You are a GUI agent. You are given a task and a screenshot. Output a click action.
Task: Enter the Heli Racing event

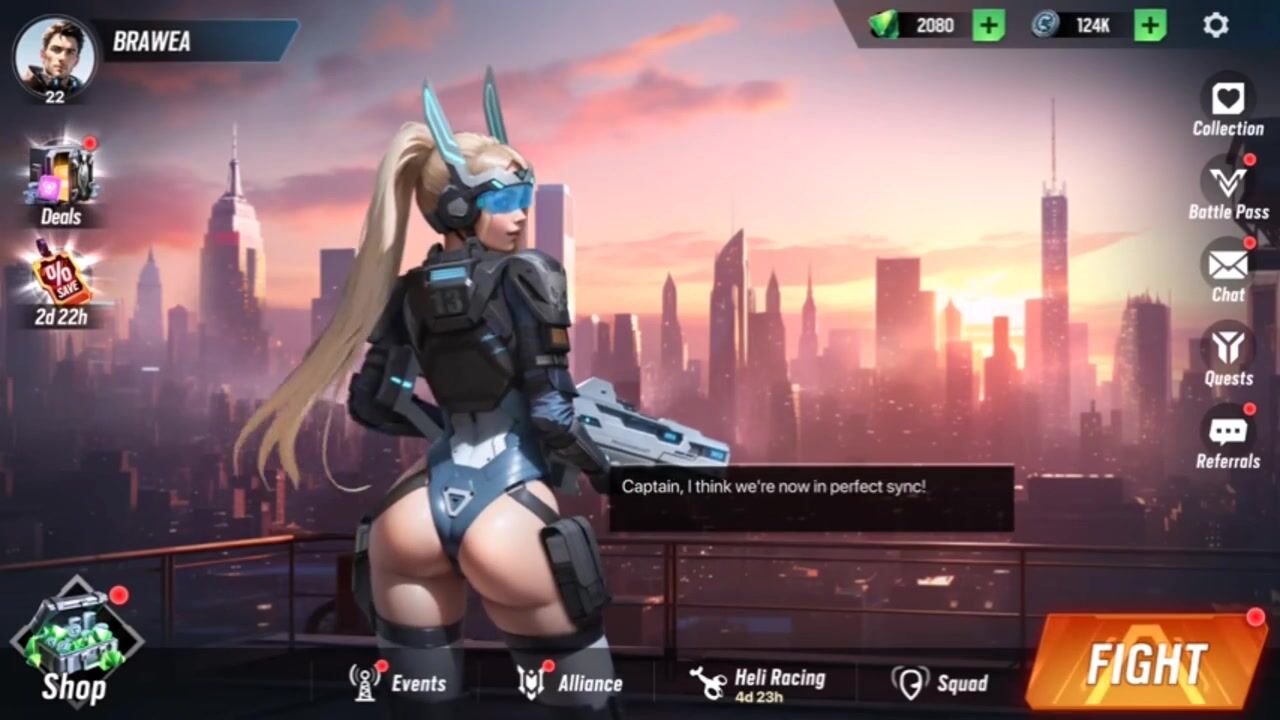tap(758, 683)
